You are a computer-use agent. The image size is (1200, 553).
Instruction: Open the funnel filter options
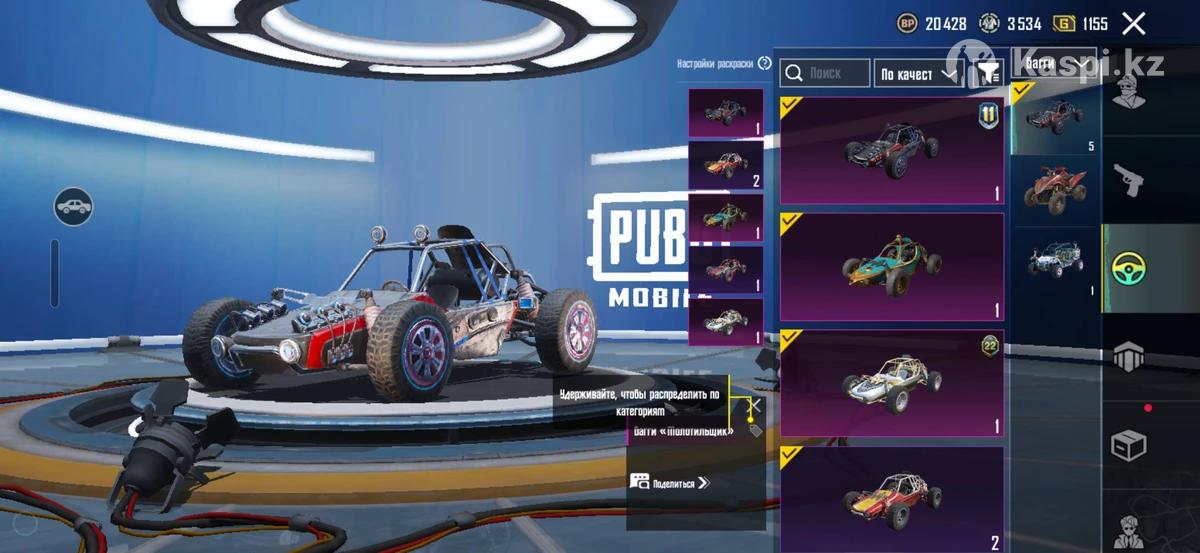point(988,73)
